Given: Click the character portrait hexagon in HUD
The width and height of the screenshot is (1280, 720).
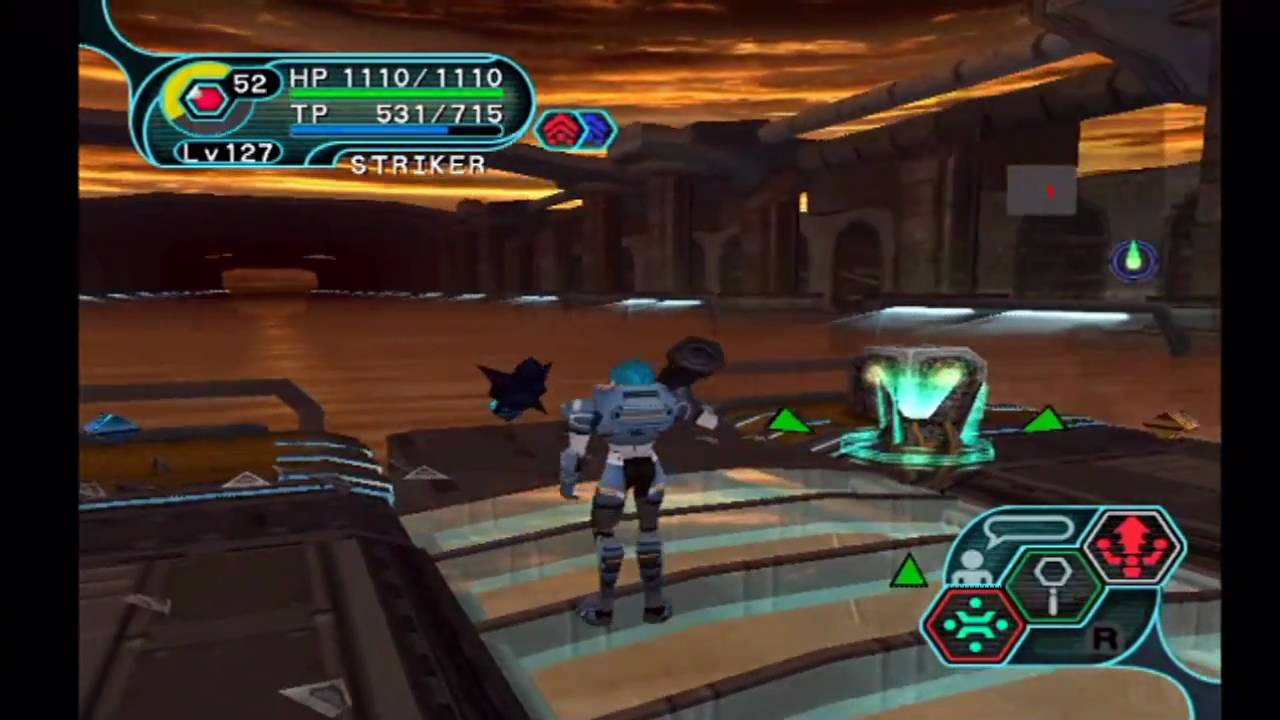Looking at the screenshot, I should coord(204,98).
